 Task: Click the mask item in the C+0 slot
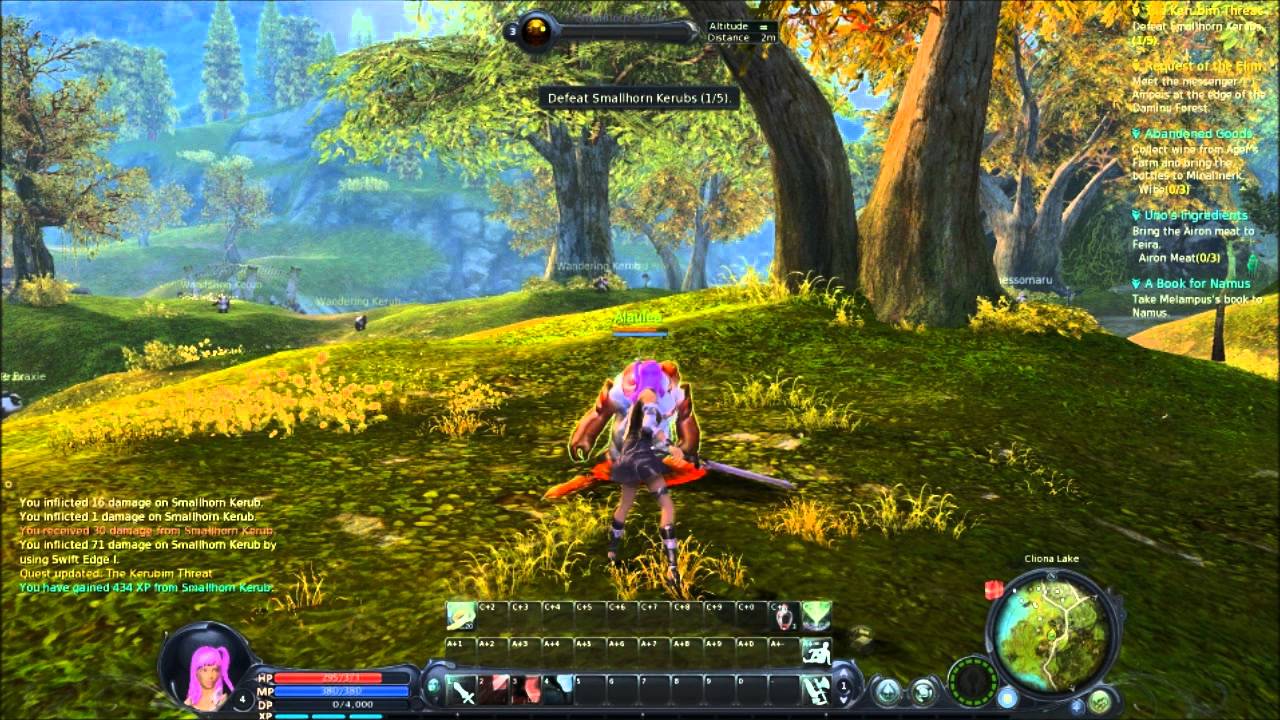pos(783,616)
